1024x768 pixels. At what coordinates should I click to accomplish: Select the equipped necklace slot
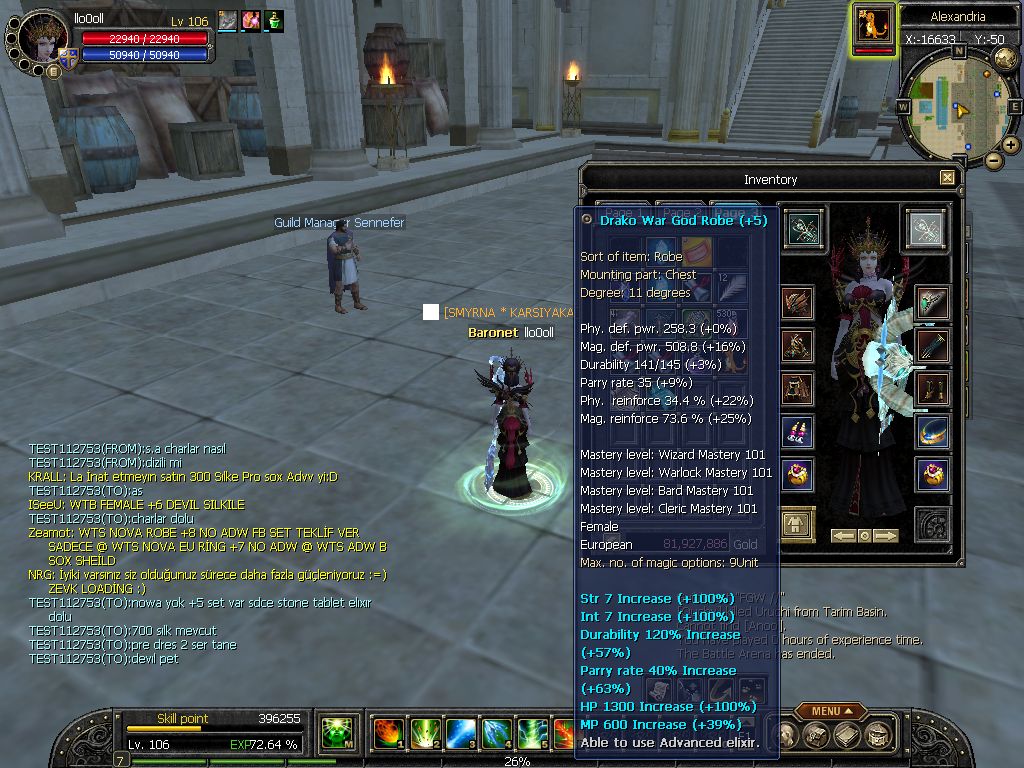coord(932,431)
